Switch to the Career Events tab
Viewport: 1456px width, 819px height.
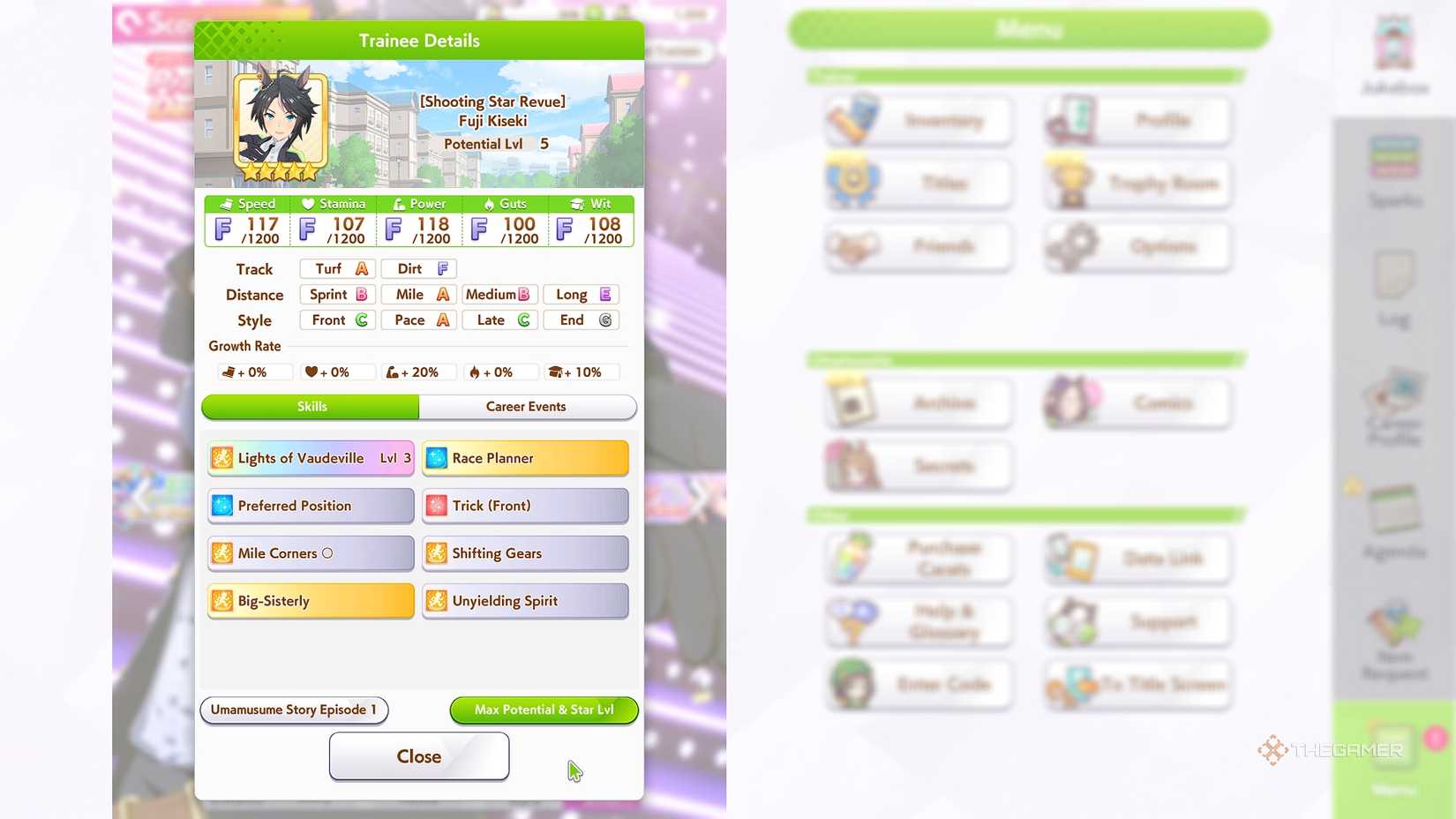(x=527, y=407)
